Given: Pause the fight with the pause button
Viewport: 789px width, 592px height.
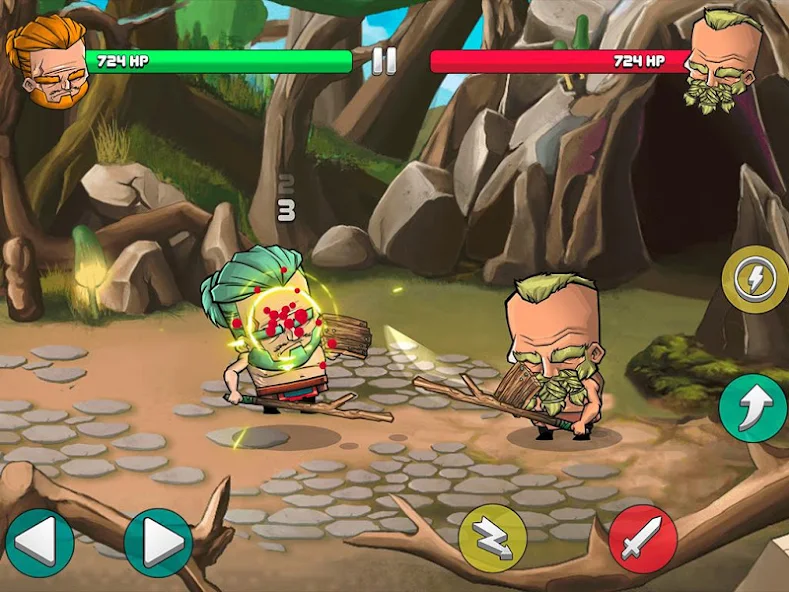Looking at the screenshot, I should pos(384,61).
